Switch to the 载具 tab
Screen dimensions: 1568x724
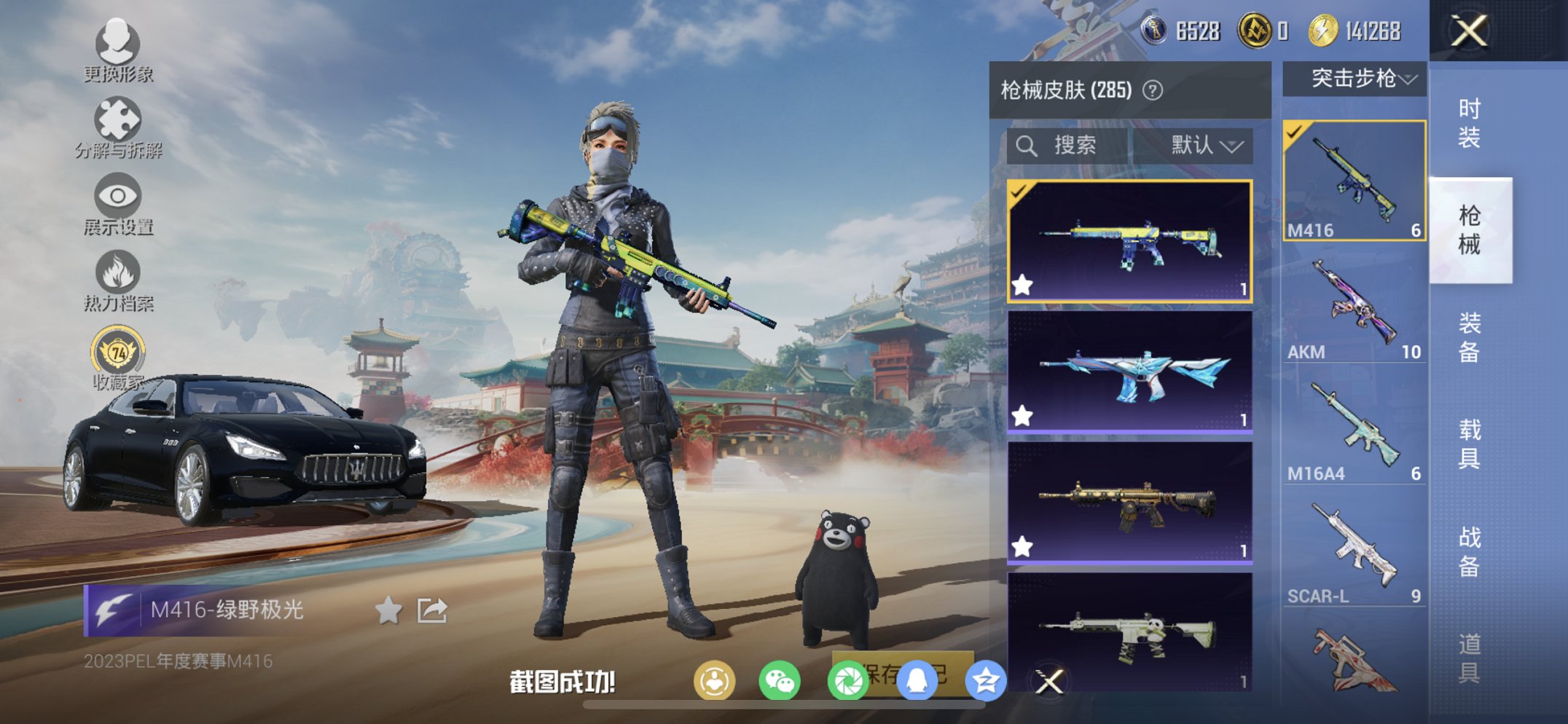(1468, 444)
